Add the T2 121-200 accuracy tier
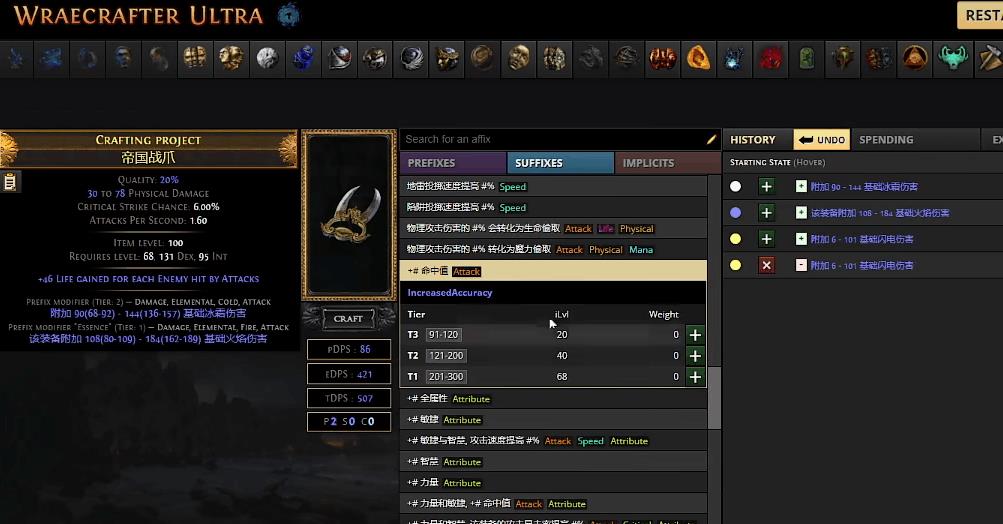1003x524 pixels. coord(695,356)
